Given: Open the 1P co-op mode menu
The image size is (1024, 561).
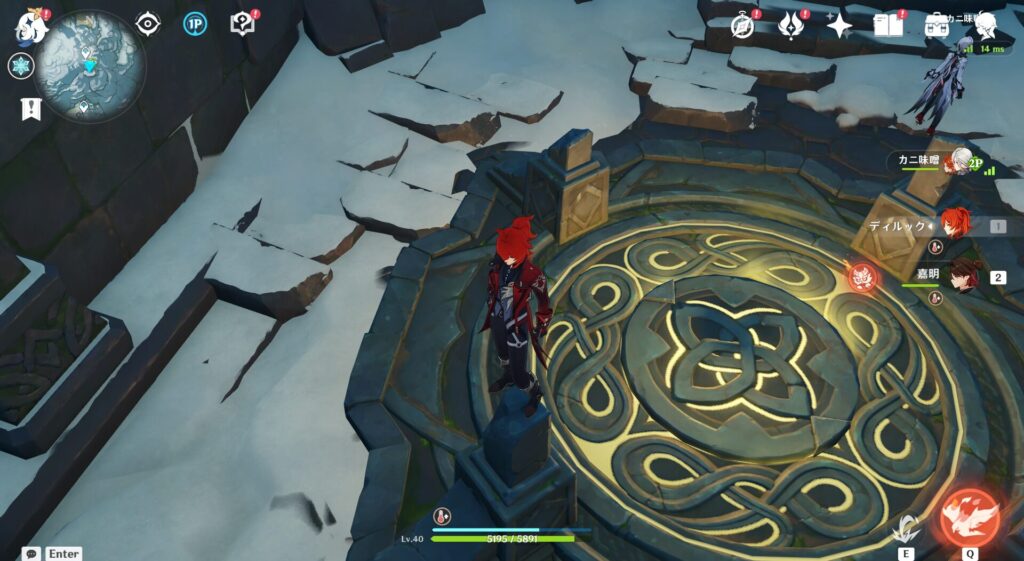Looking at the screenshot, I should pos(195,24).
